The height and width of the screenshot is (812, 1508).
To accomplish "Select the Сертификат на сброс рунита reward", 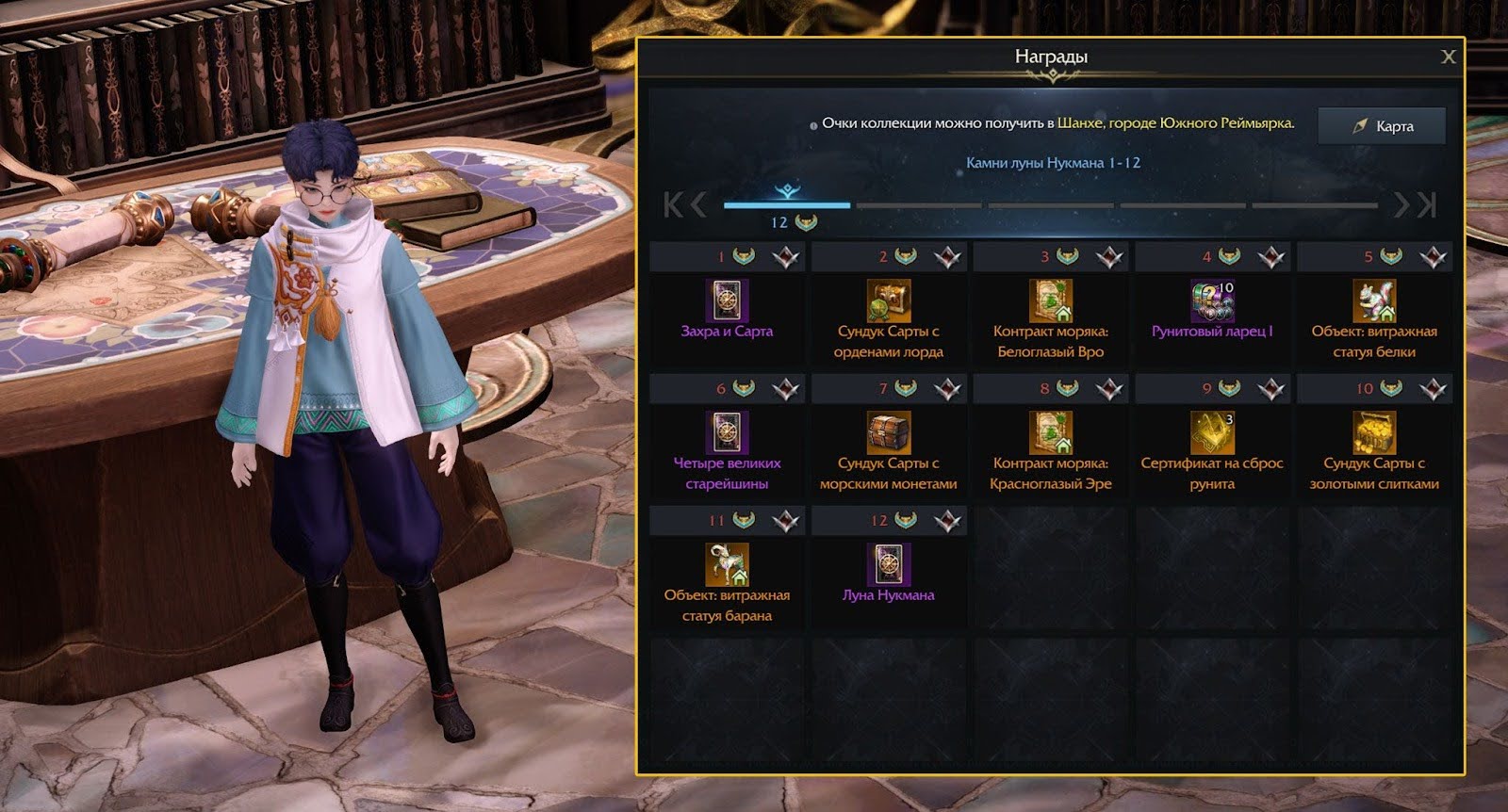I will (x=1212, y=433).
